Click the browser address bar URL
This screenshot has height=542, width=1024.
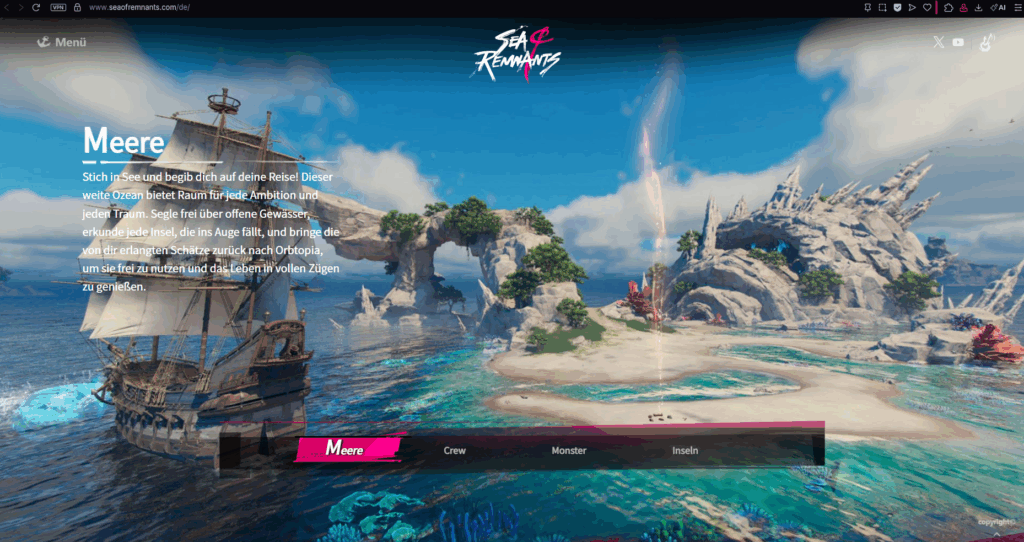(x=140, y=7)
